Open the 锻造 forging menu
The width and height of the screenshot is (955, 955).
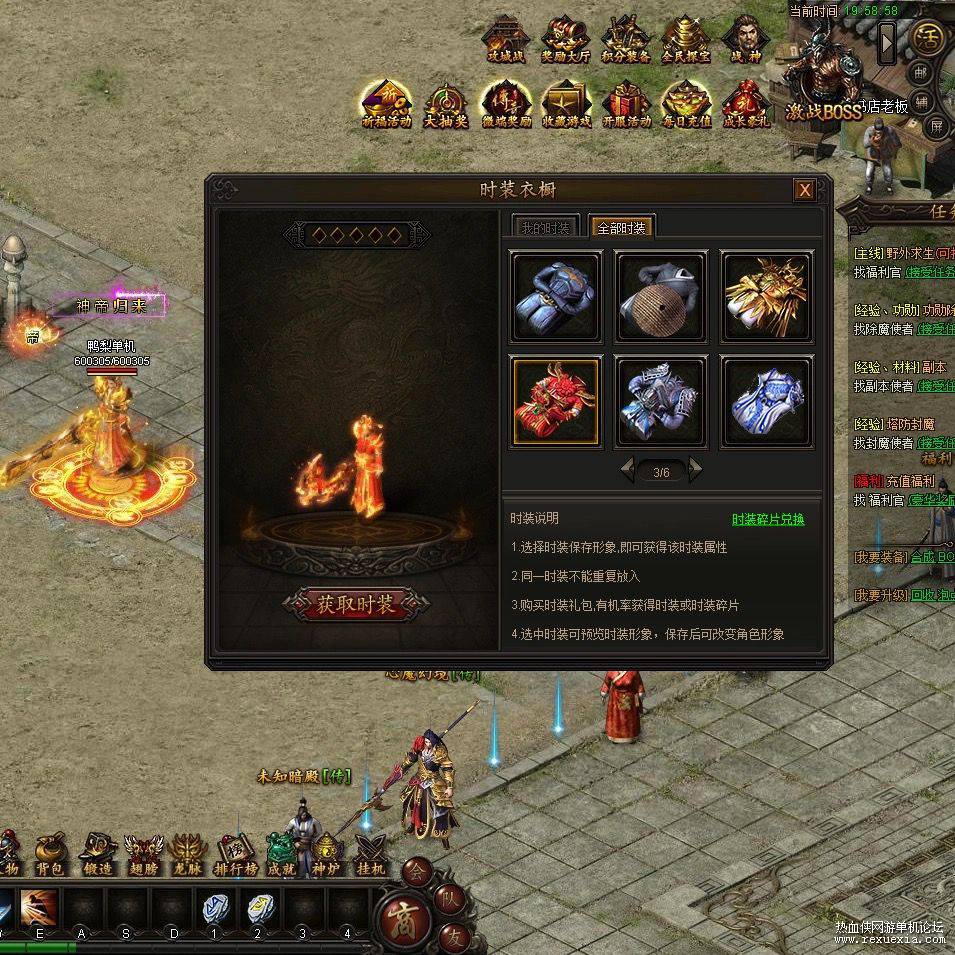(98, 855)
